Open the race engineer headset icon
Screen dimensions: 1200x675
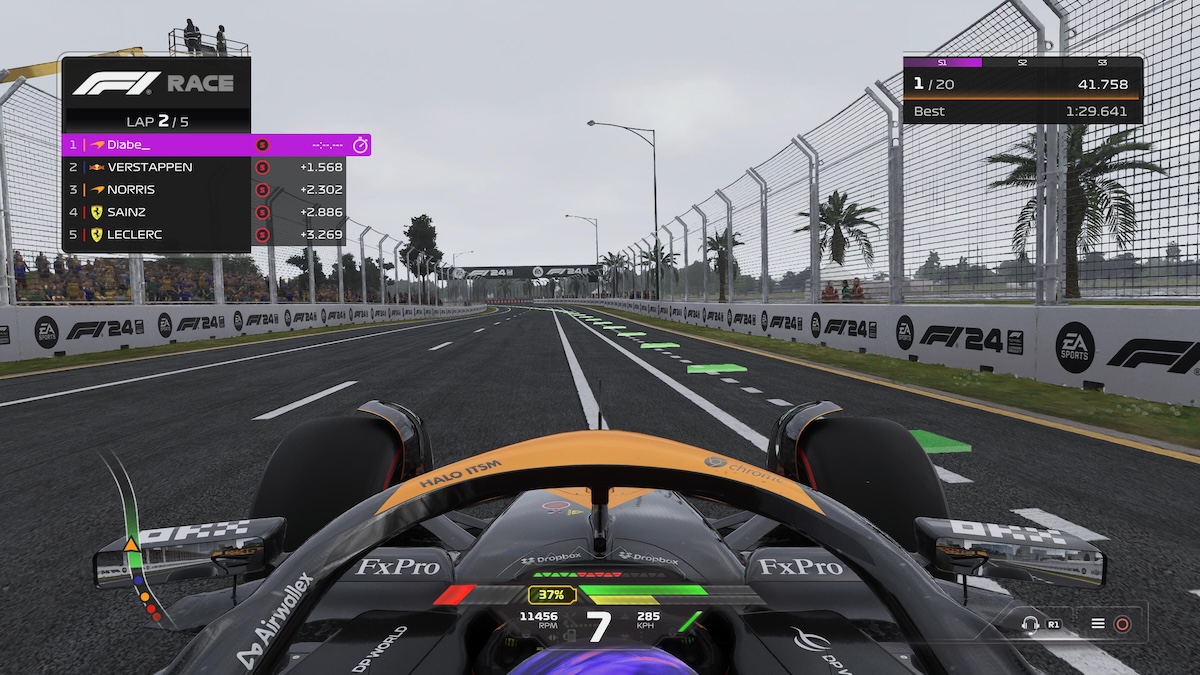click(x=1030, y=624)
